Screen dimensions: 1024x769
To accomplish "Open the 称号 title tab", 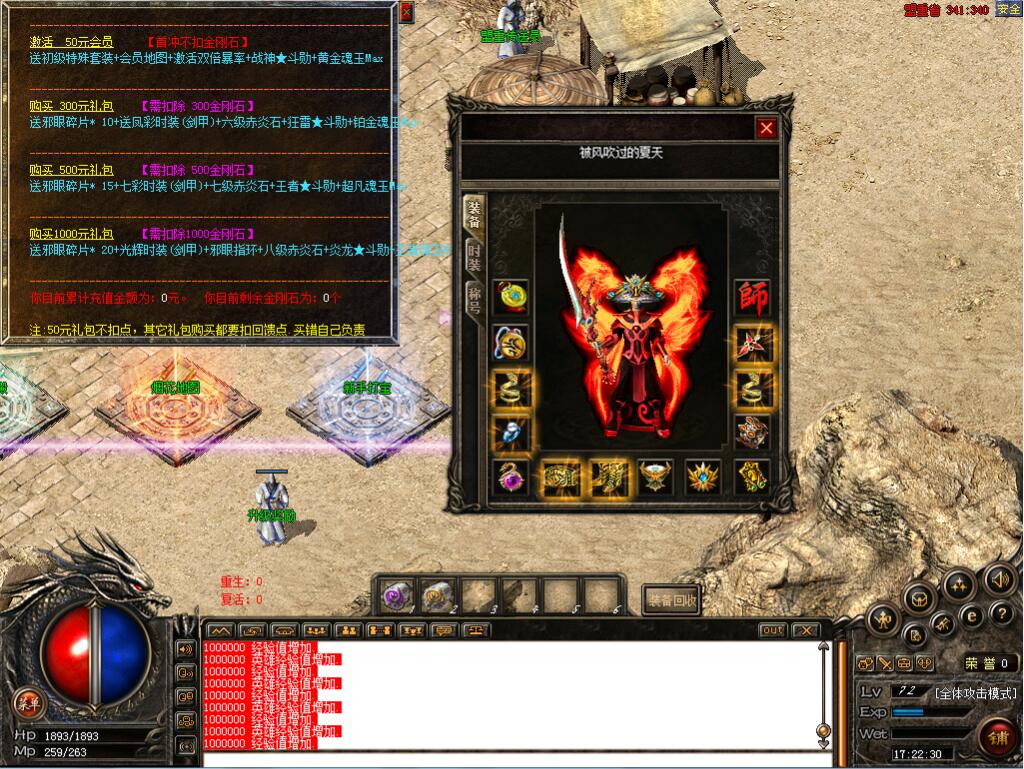I will 474,299.
